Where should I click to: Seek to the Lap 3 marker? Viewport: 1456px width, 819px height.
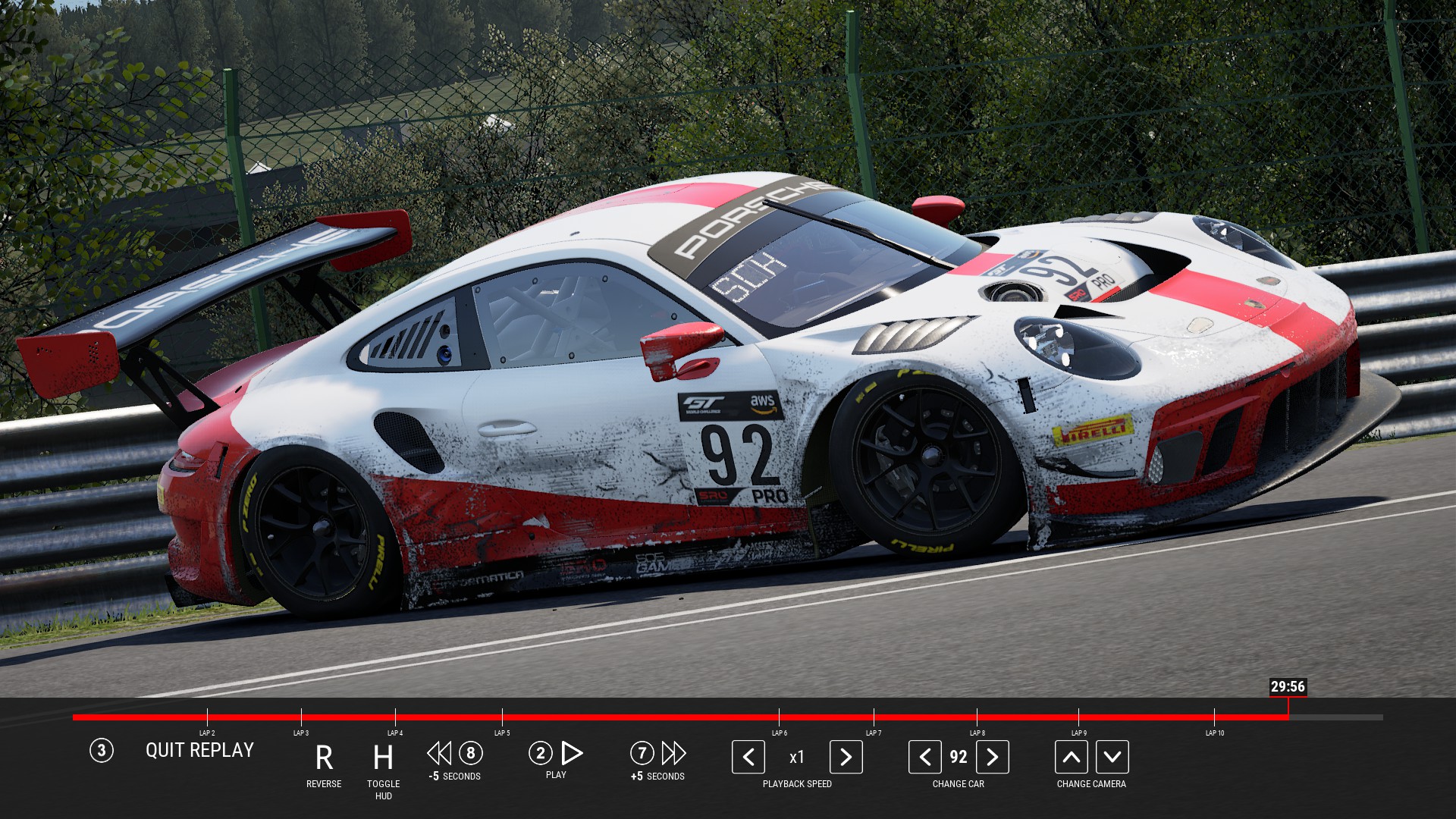(x=301, y=717)
